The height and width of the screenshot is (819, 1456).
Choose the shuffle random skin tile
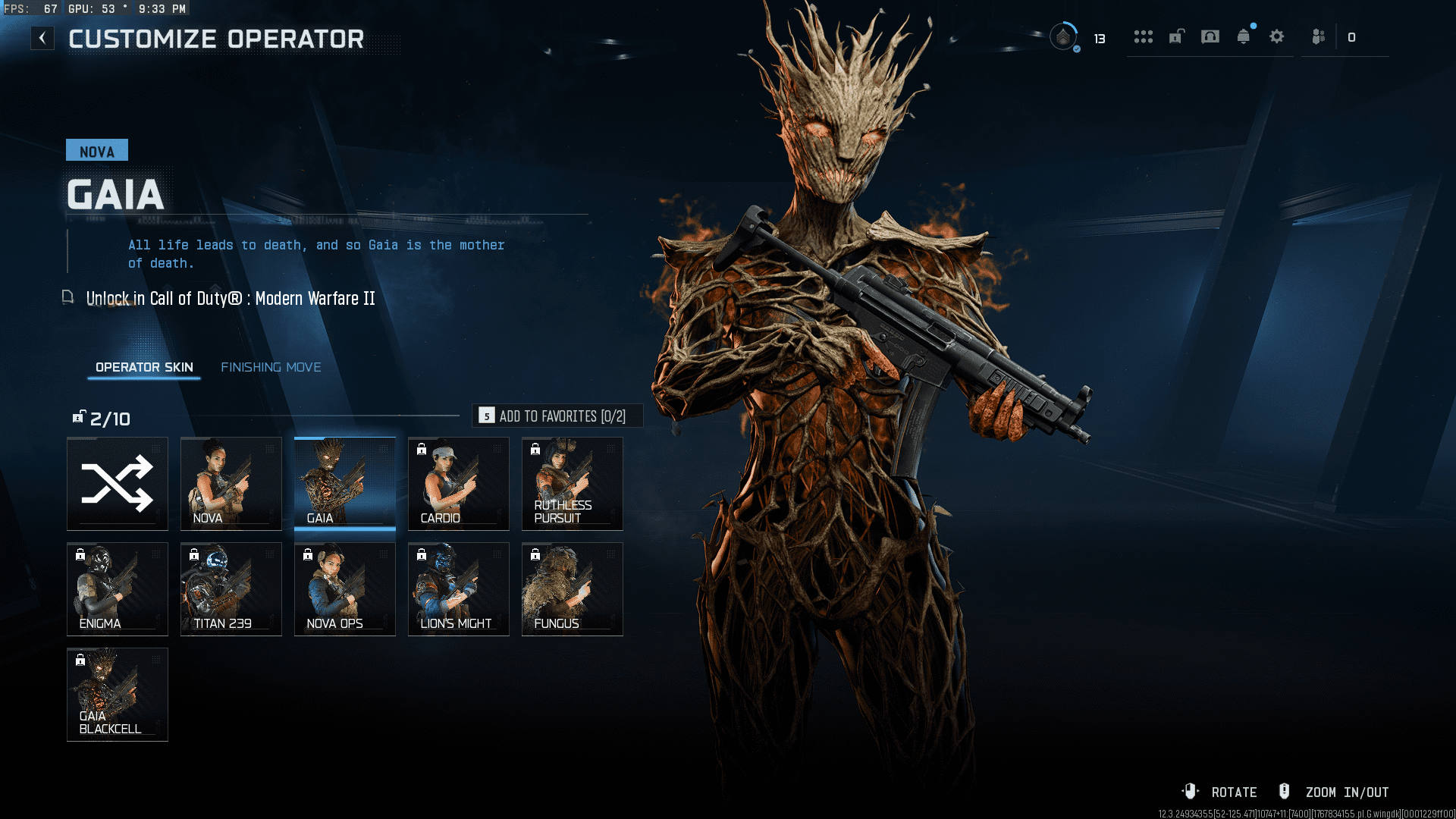pyautogui.click(x=118, y=483)
